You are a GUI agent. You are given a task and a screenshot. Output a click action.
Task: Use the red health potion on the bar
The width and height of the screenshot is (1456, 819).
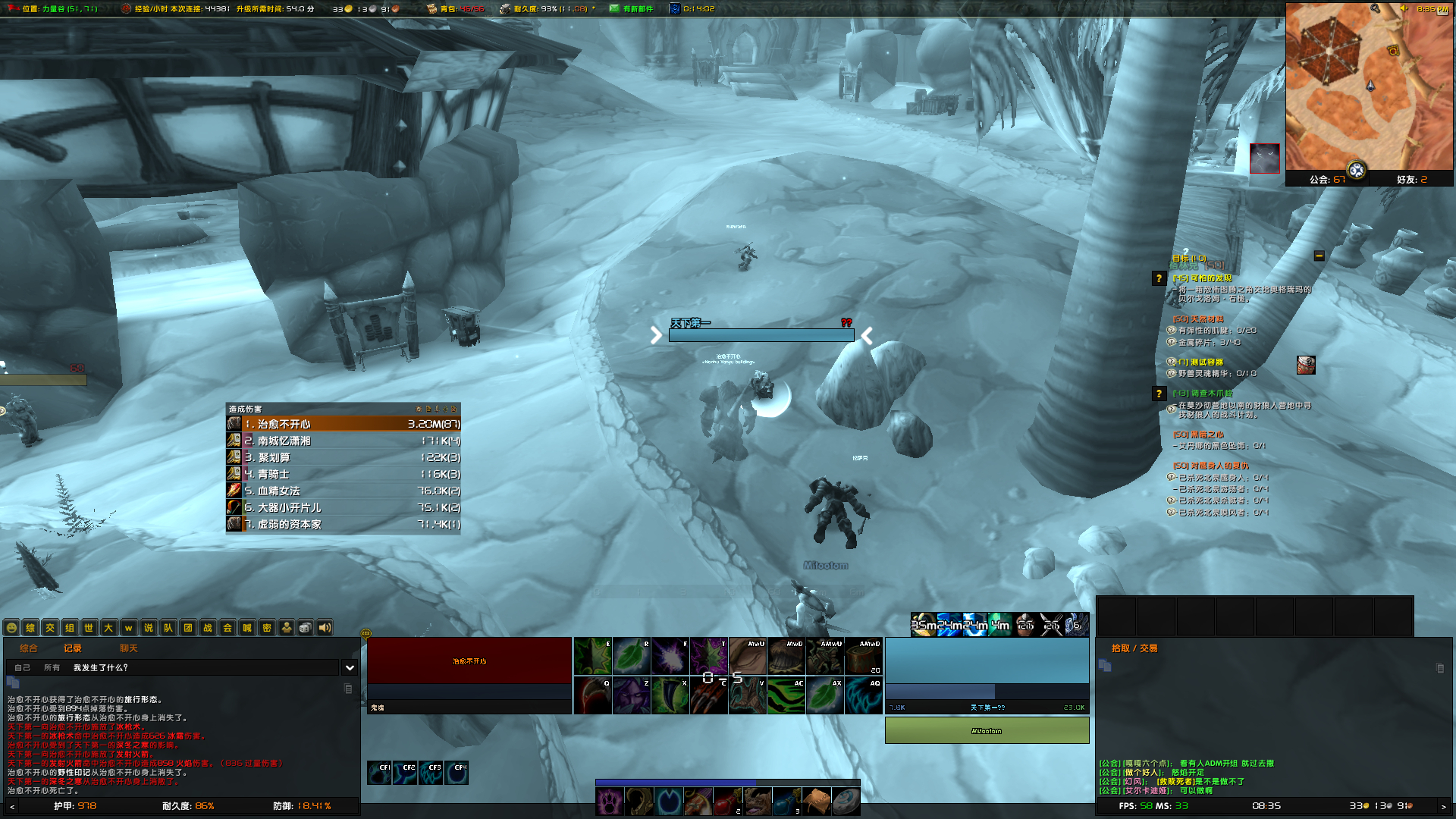click(x=727, y=802)
